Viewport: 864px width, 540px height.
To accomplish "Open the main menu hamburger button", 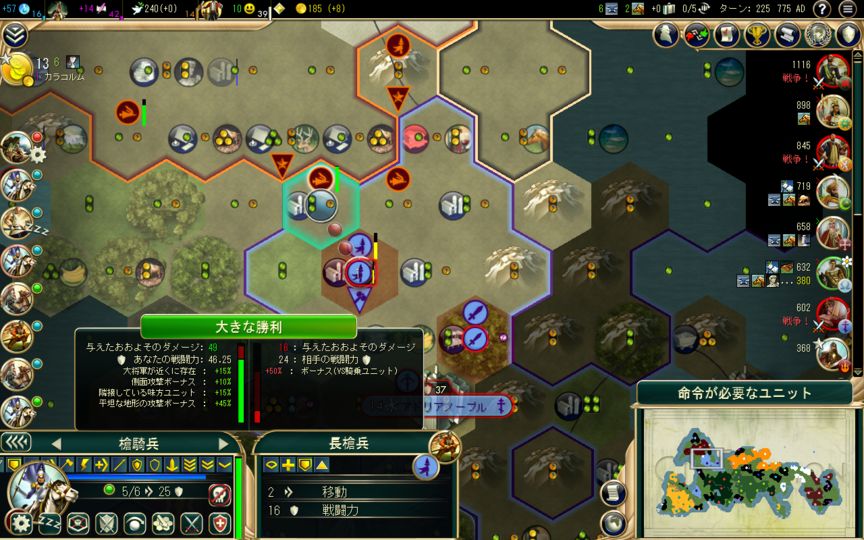I will point(846,9).
